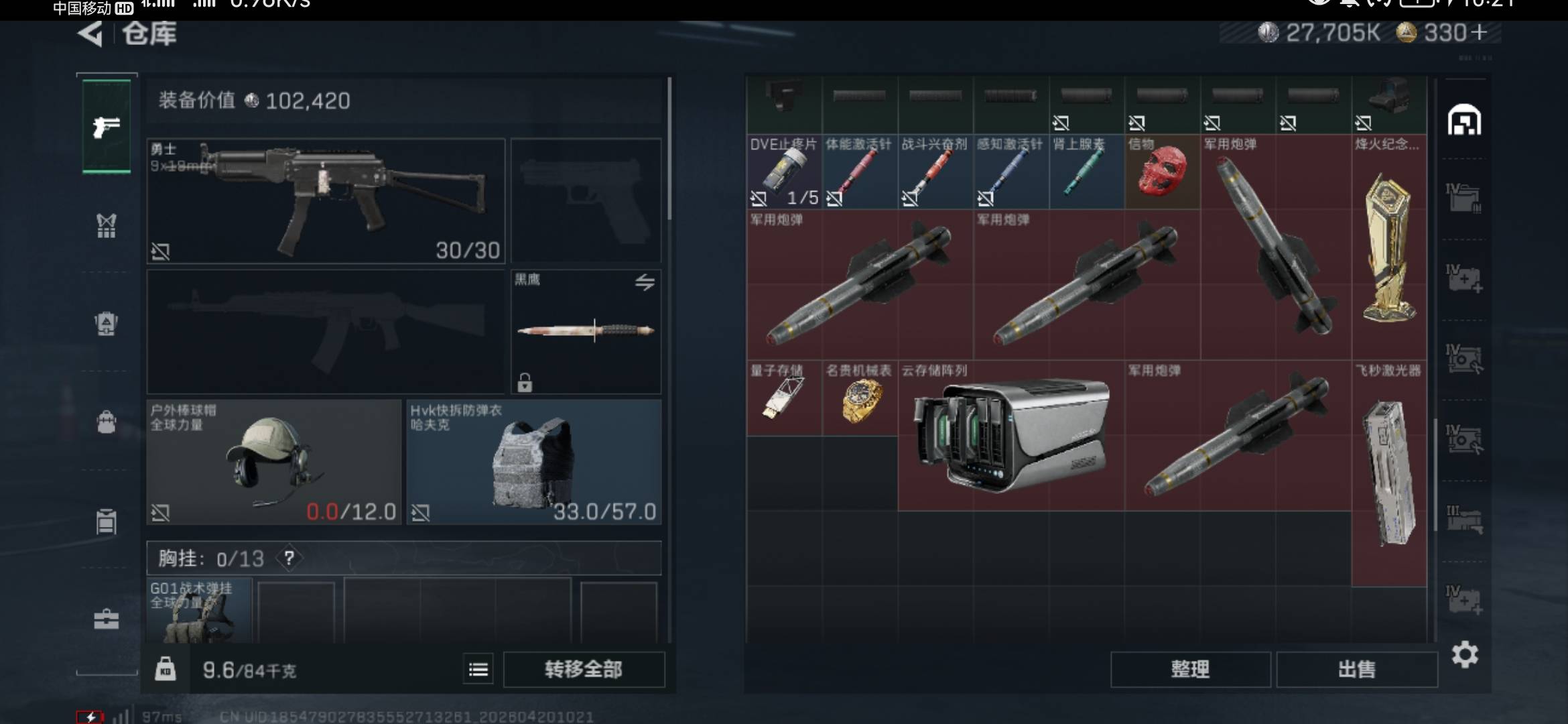This screenshot has height=724, width=1568.
Task: Select the G01战术弹挂 chest rig
Action: coord(199,611)
